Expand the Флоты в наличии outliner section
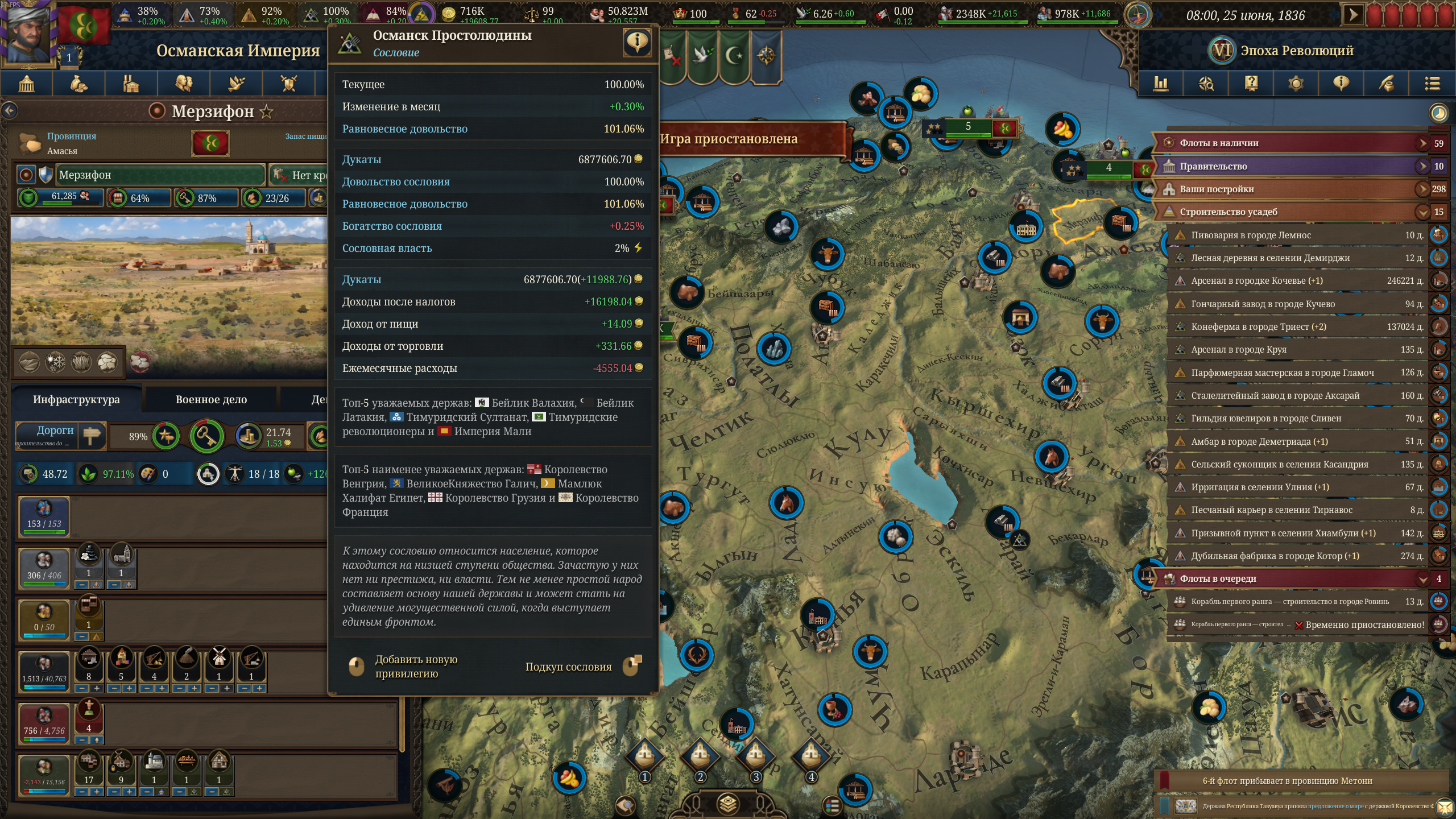This screenshot has width=1456, height=819. (x=1422, y=143)
